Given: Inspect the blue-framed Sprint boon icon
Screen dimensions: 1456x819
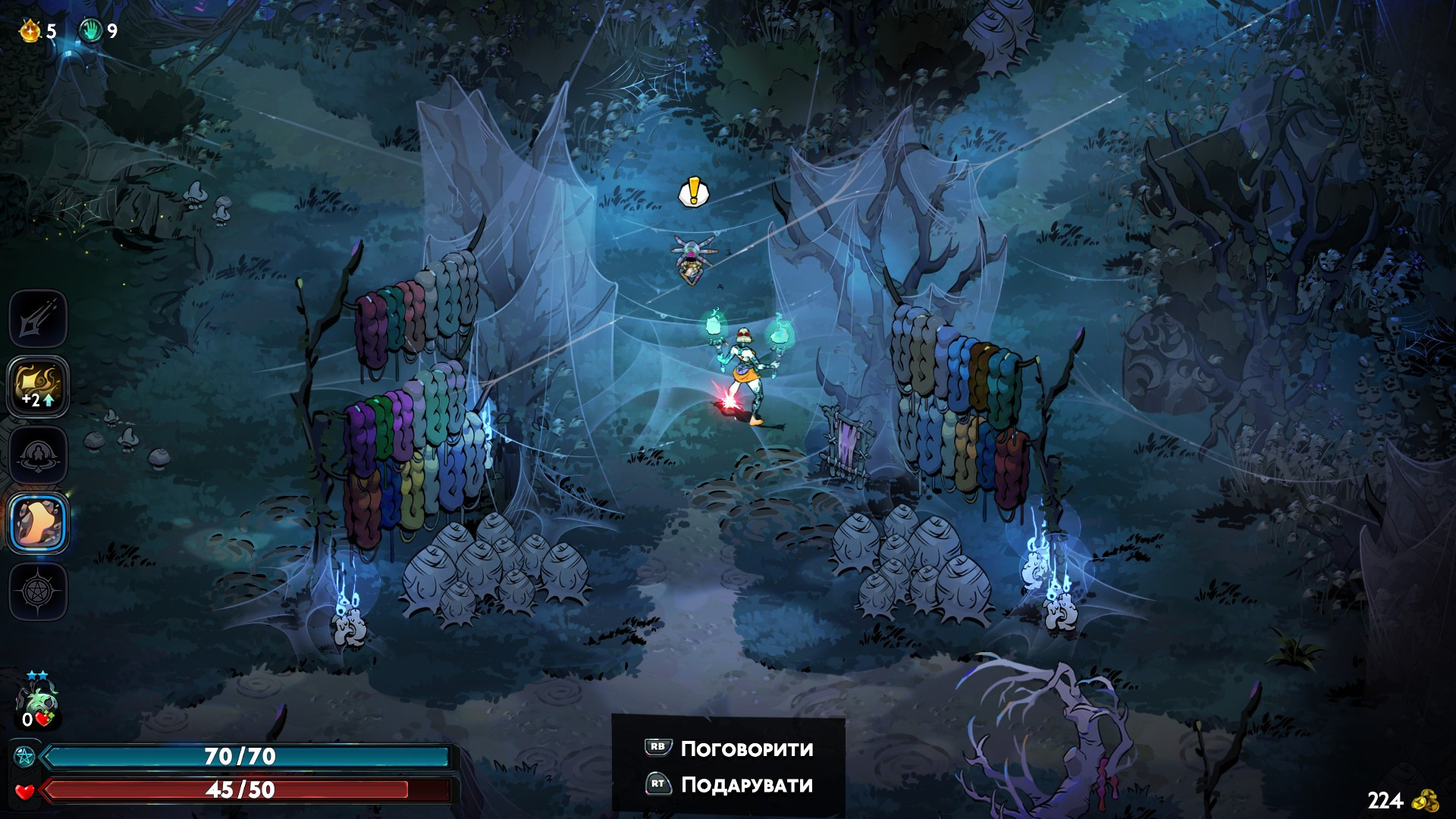Looking at the screenshot, I should point(38,523).
